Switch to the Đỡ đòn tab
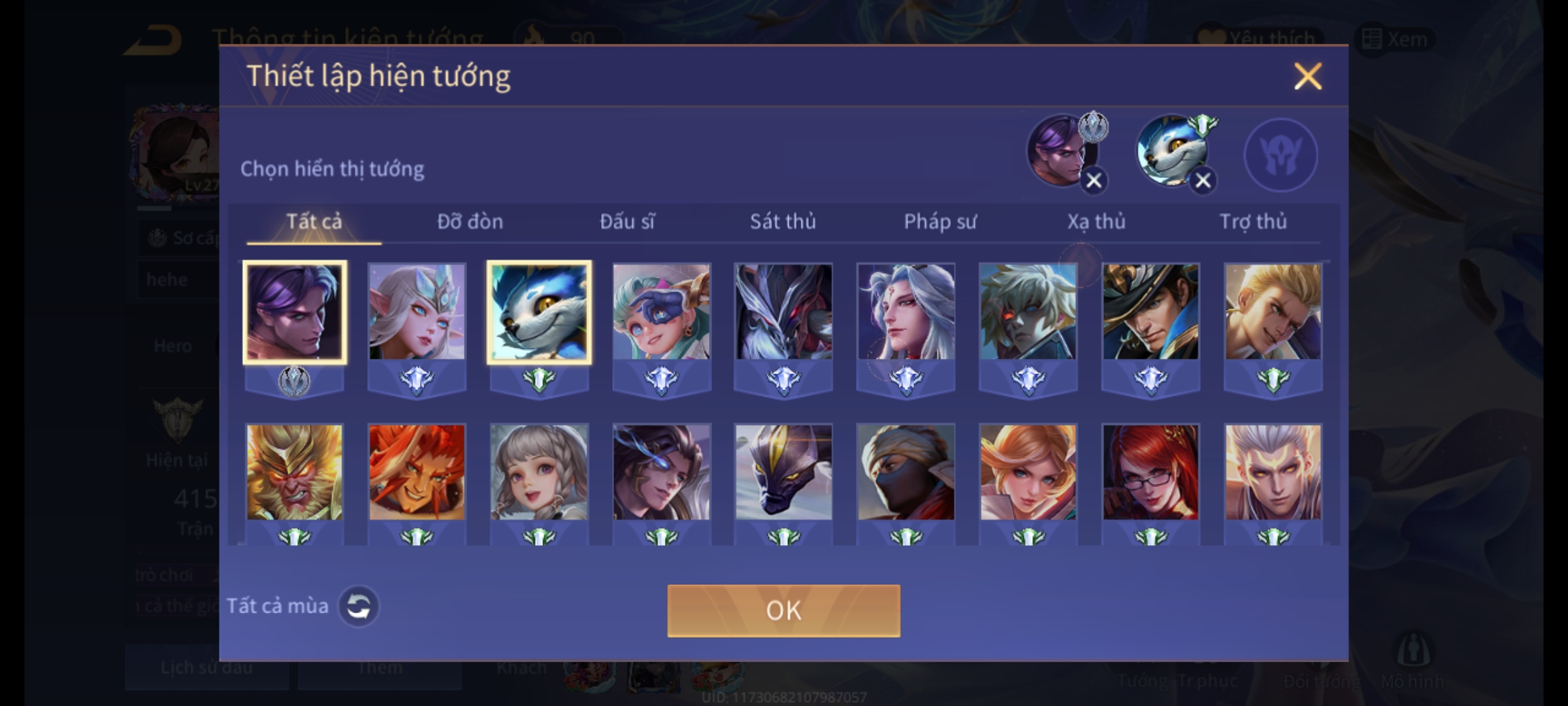1568x706 pixels. [470, 222]
